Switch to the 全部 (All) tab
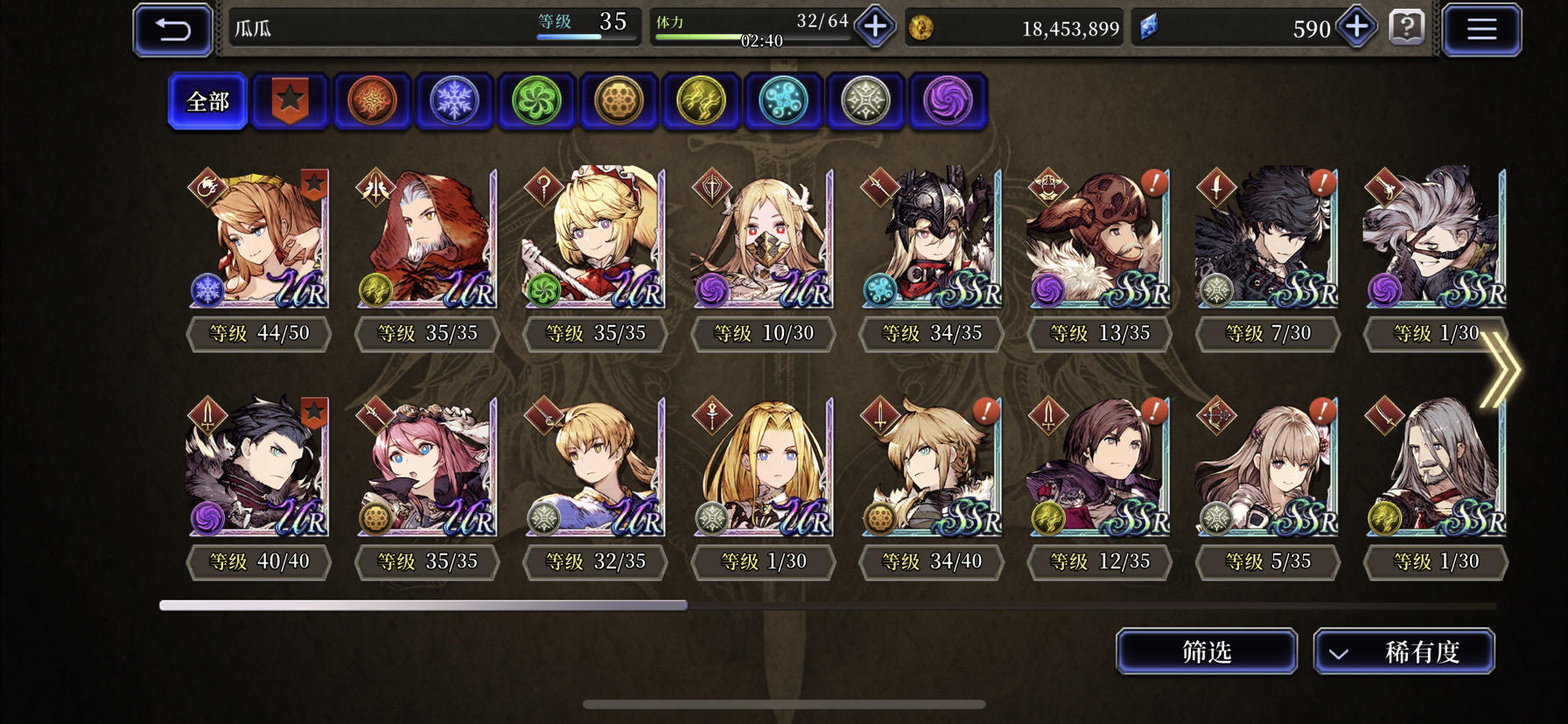Screen dimensions: 1568x724 coord(206,101)
